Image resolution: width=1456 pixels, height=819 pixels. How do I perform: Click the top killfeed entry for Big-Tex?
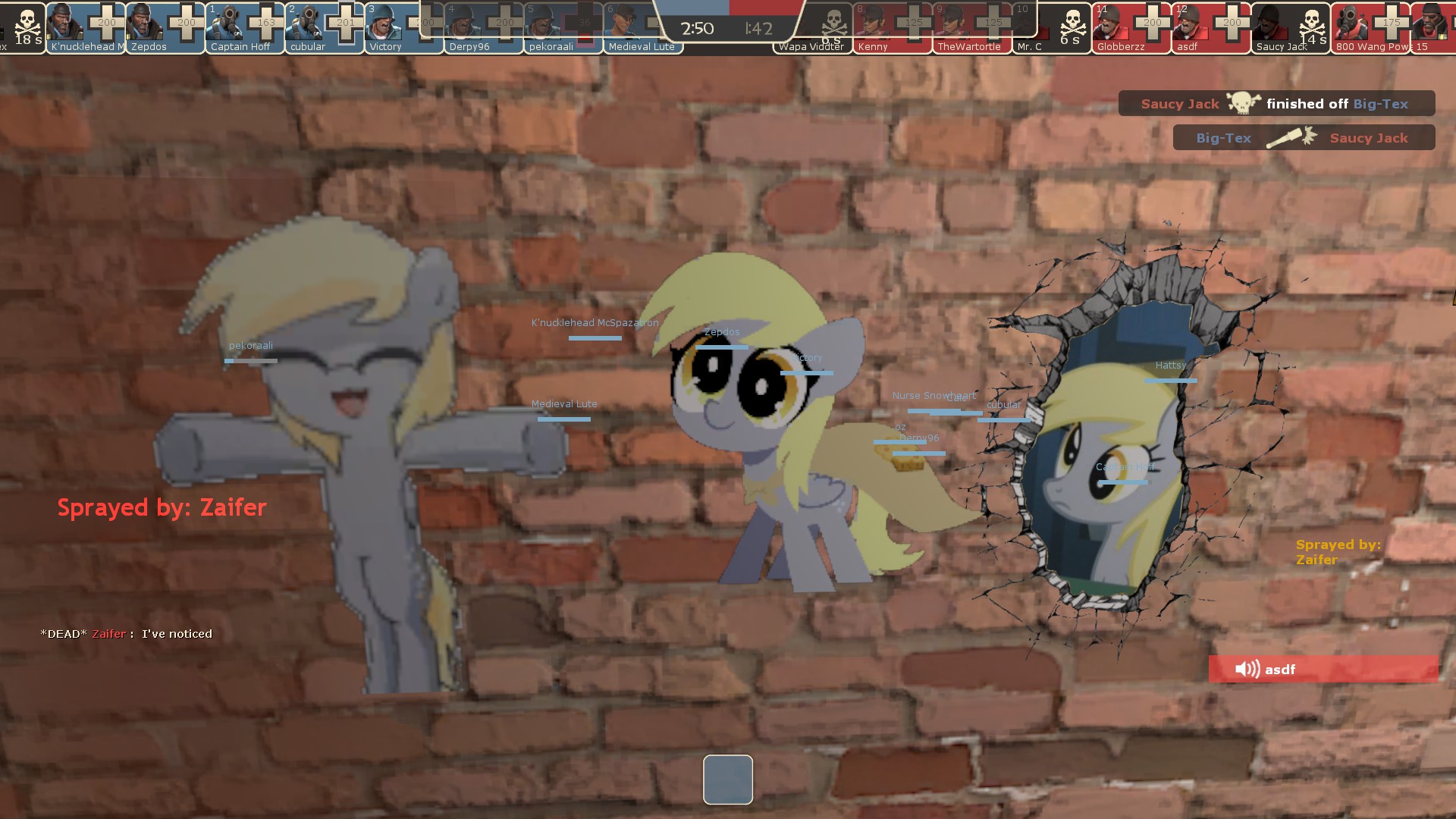point(1276,104)
